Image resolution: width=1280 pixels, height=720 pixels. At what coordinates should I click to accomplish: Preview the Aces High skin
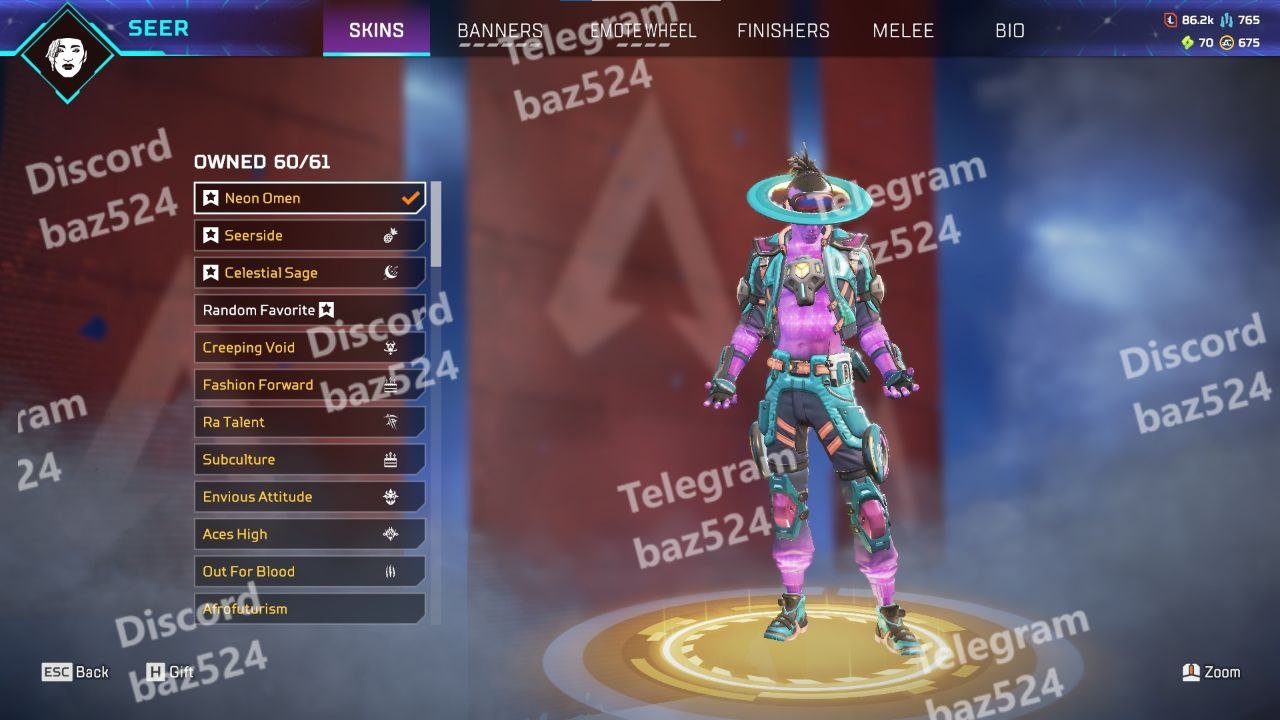(x=309, y=534)
